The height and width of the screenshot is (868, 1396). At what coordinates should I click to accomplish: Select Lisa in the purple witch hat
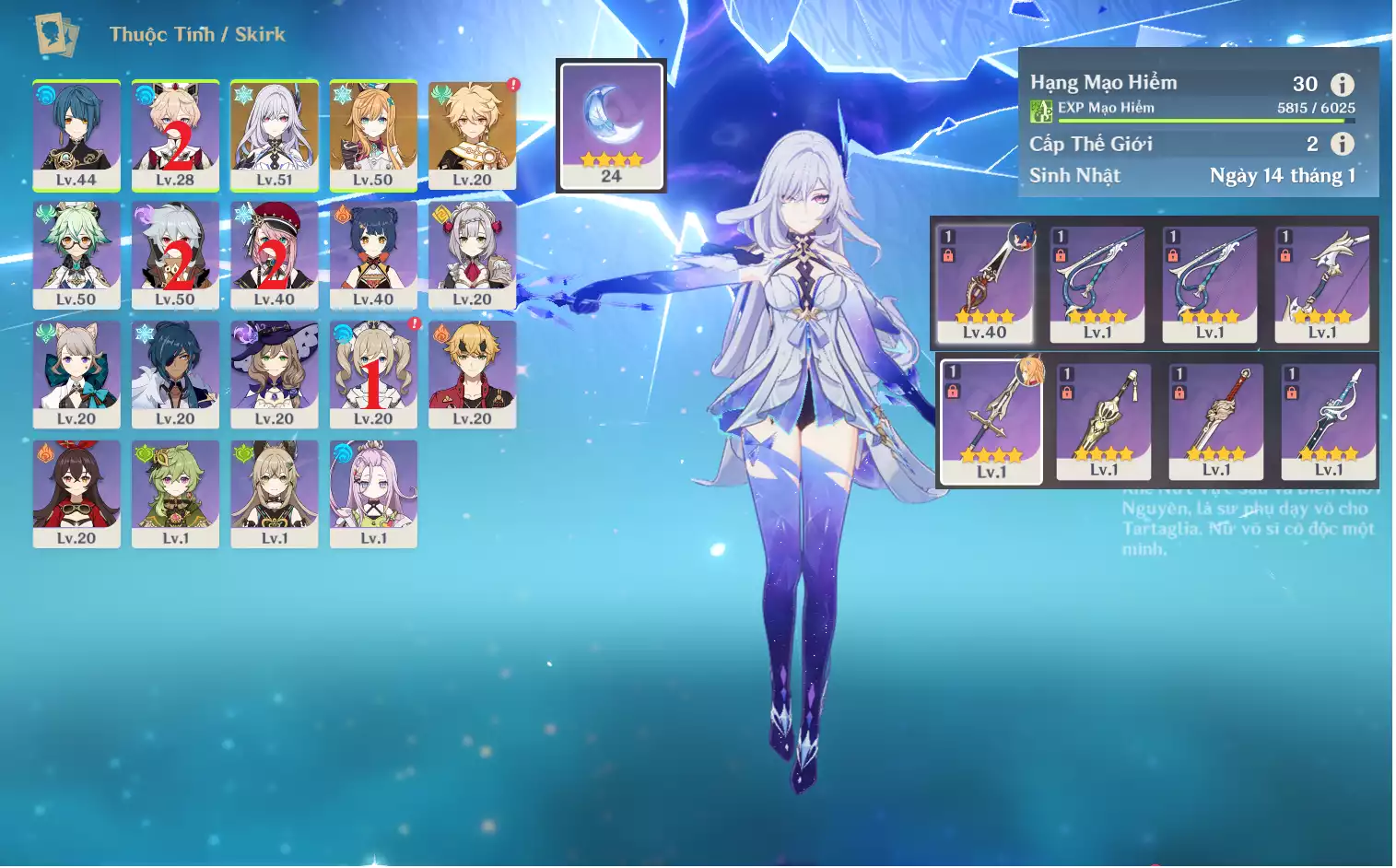click(275, 374)
